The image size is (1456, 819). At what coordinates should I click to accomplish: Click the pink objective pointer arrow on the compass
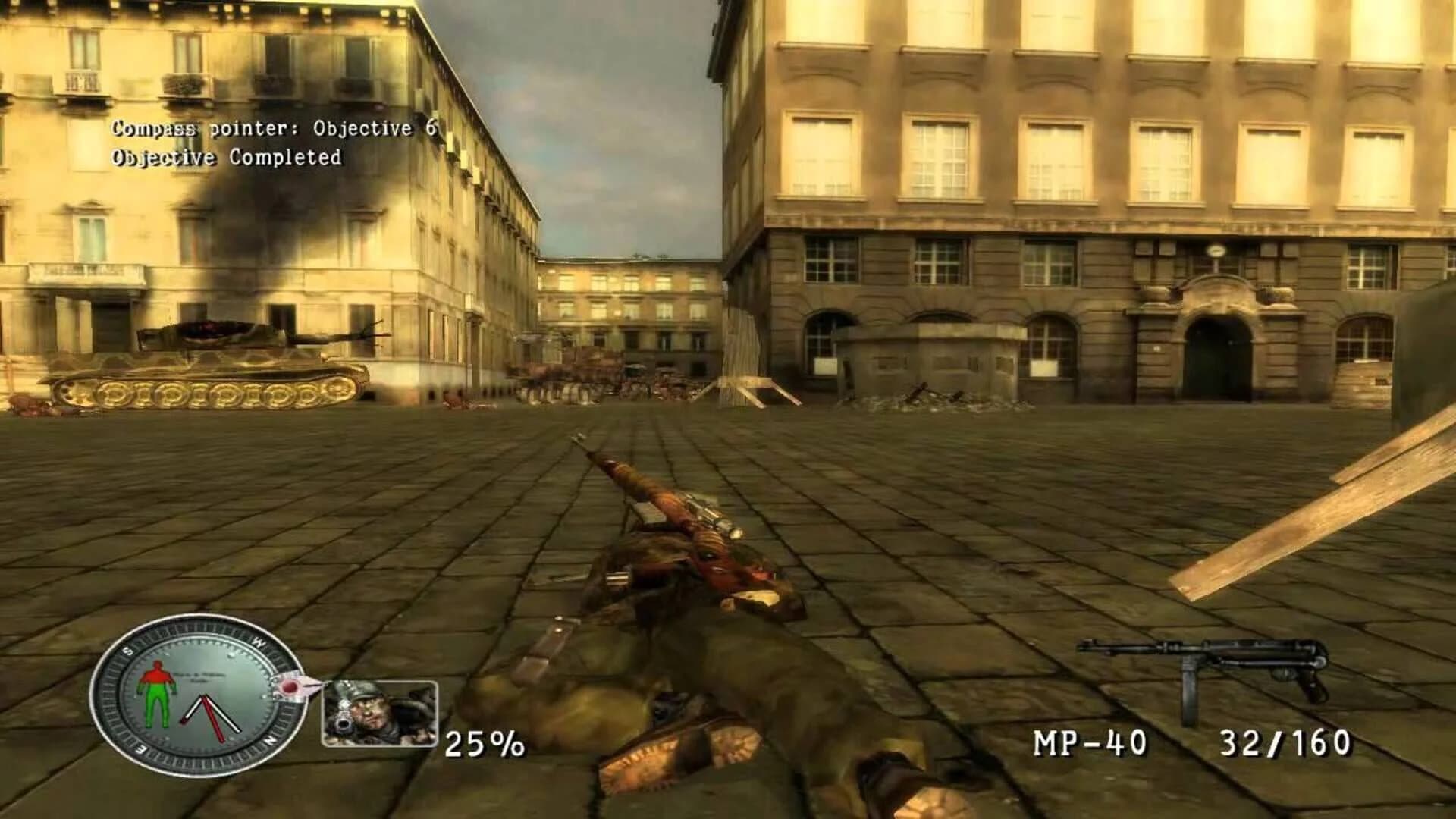point(296,684)
